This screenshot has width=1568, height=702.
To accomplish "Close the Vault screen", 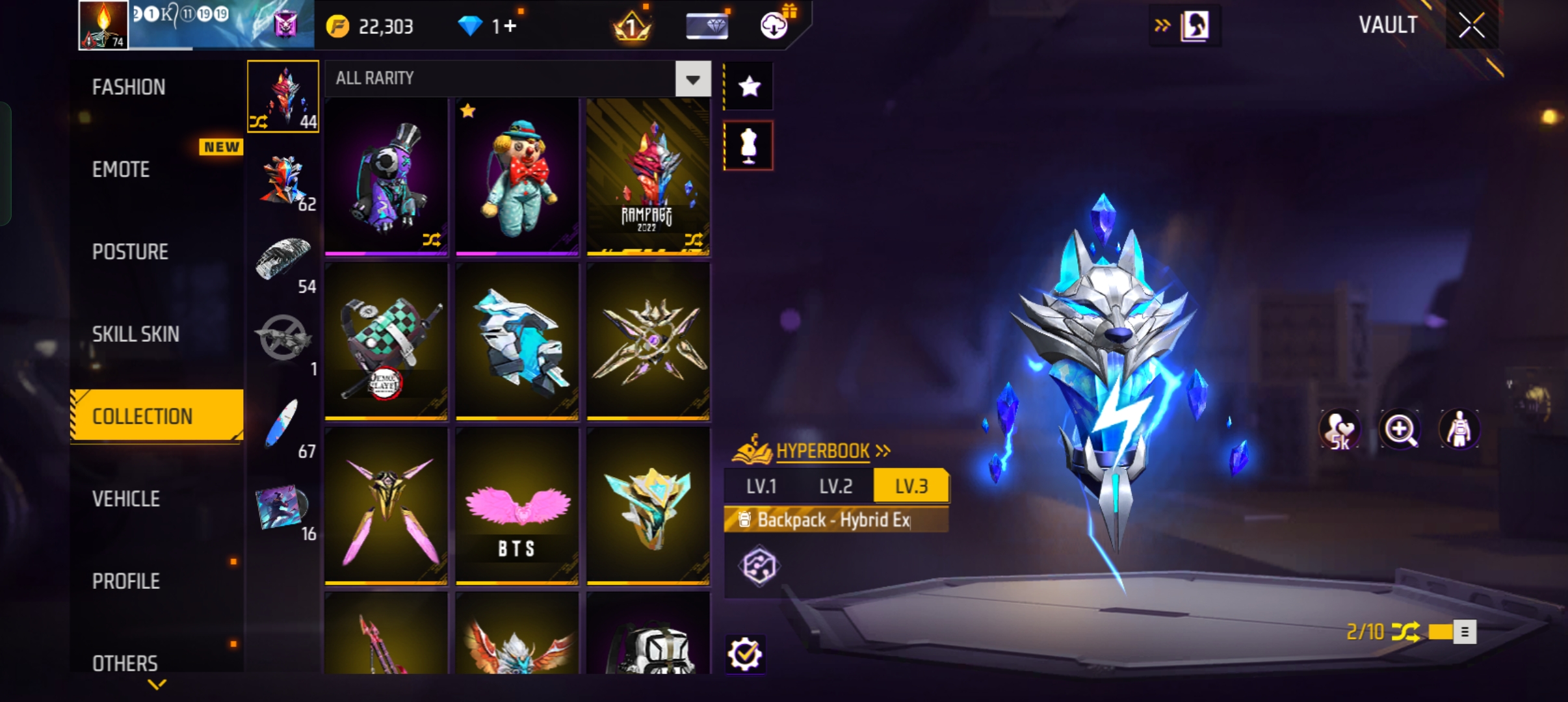I will point(1471,26).
